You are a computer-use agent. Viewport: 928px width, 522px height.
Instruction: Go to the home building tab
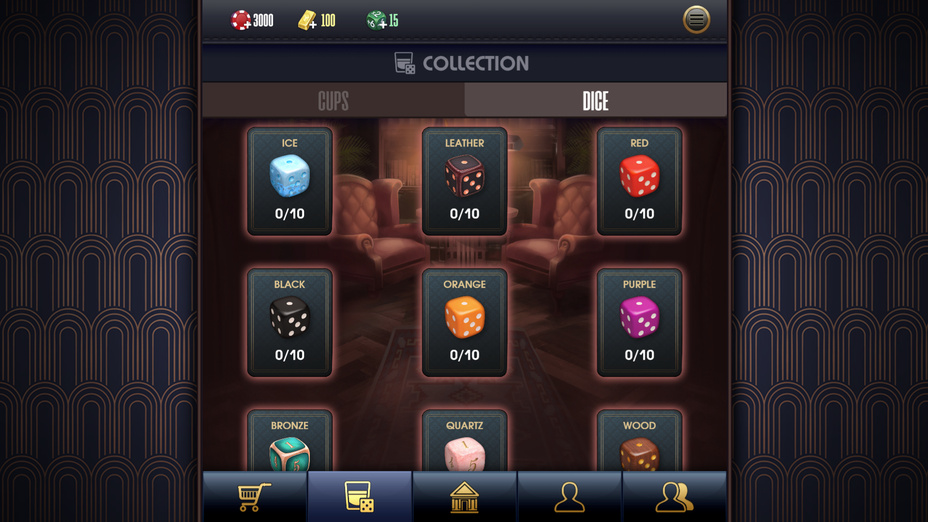pyautogui.click(x=464, y=497)
